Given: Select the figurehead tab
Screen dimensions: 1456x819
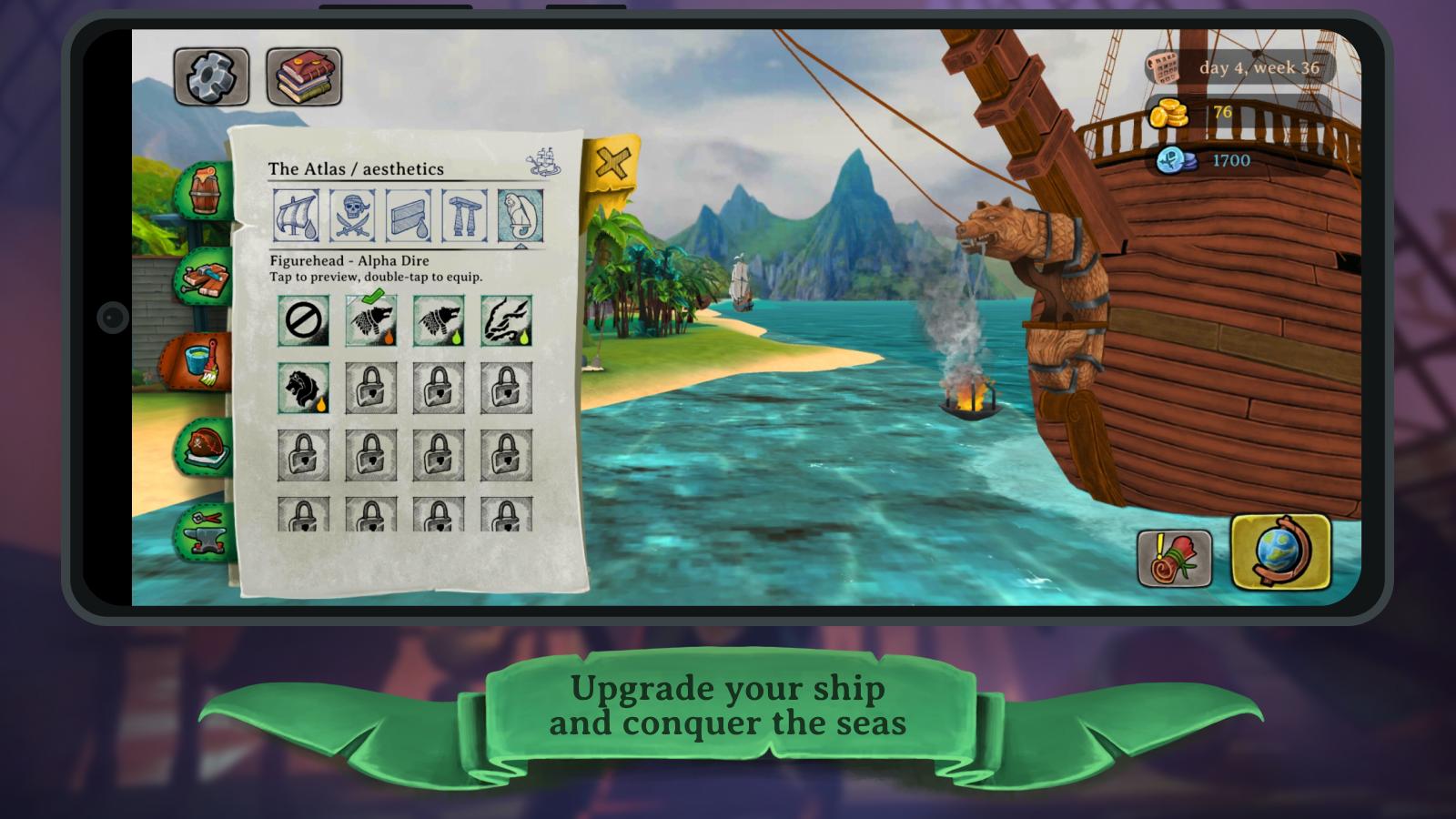Looking at the screenshot, I should pos(521,217).
